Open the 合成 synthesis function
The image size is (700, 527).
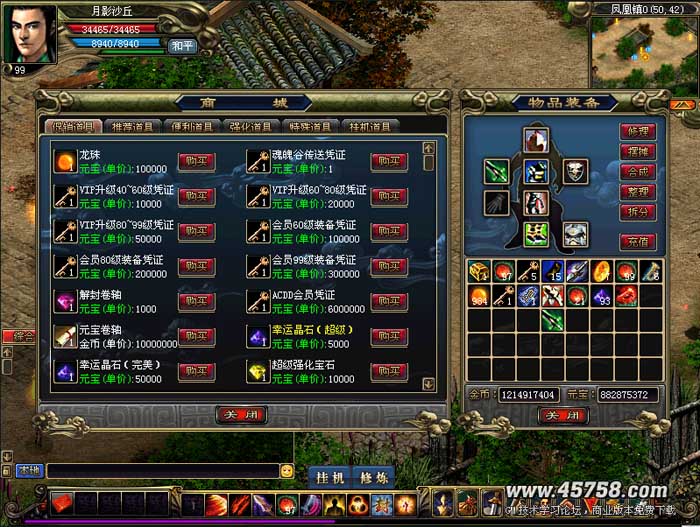pyautogui.click(x=636, y=171)
